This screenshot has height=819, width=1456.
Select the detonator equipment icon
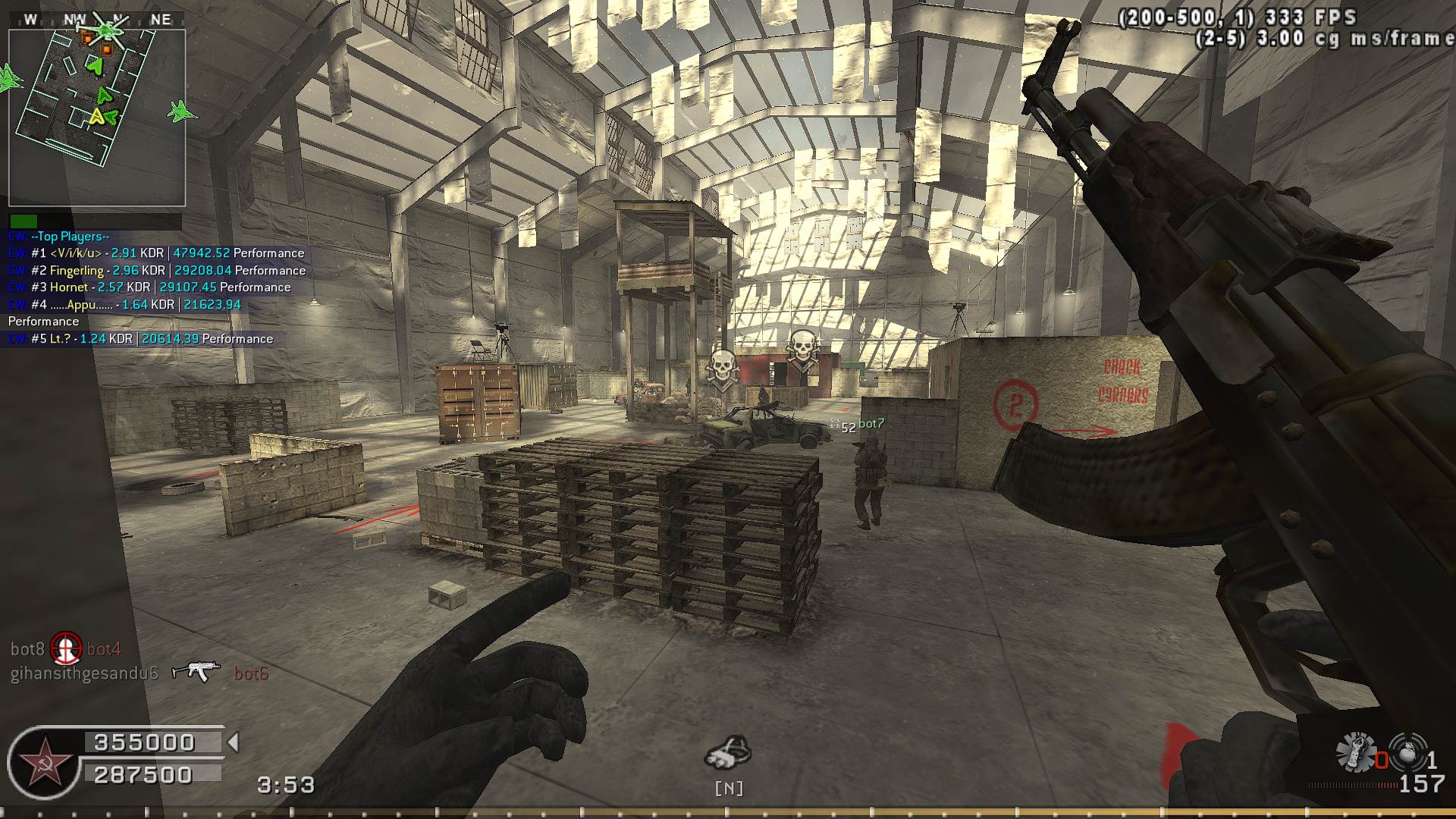1355,752
